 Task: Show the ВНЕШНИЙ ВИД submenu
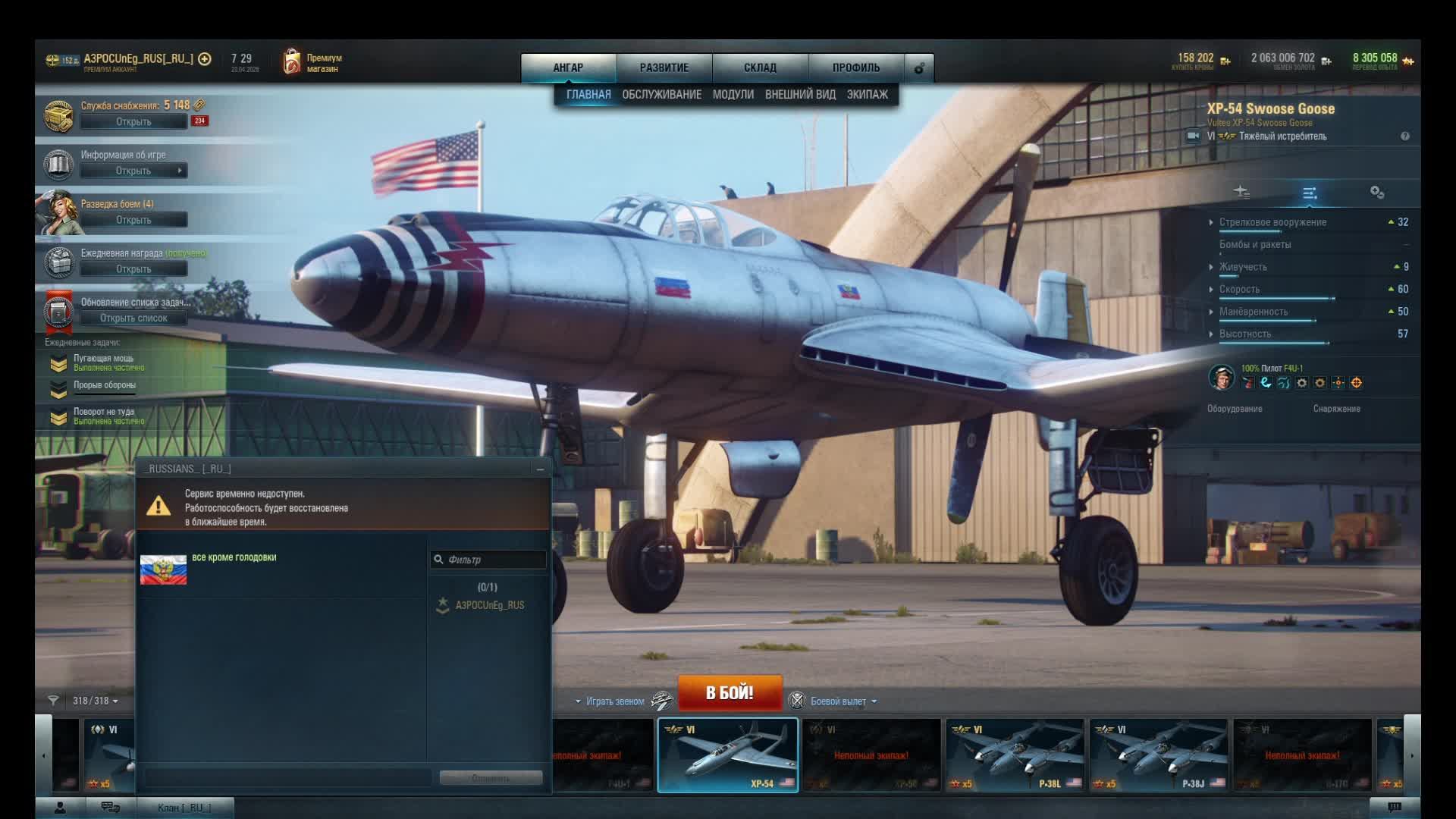(x=800, y=94)
